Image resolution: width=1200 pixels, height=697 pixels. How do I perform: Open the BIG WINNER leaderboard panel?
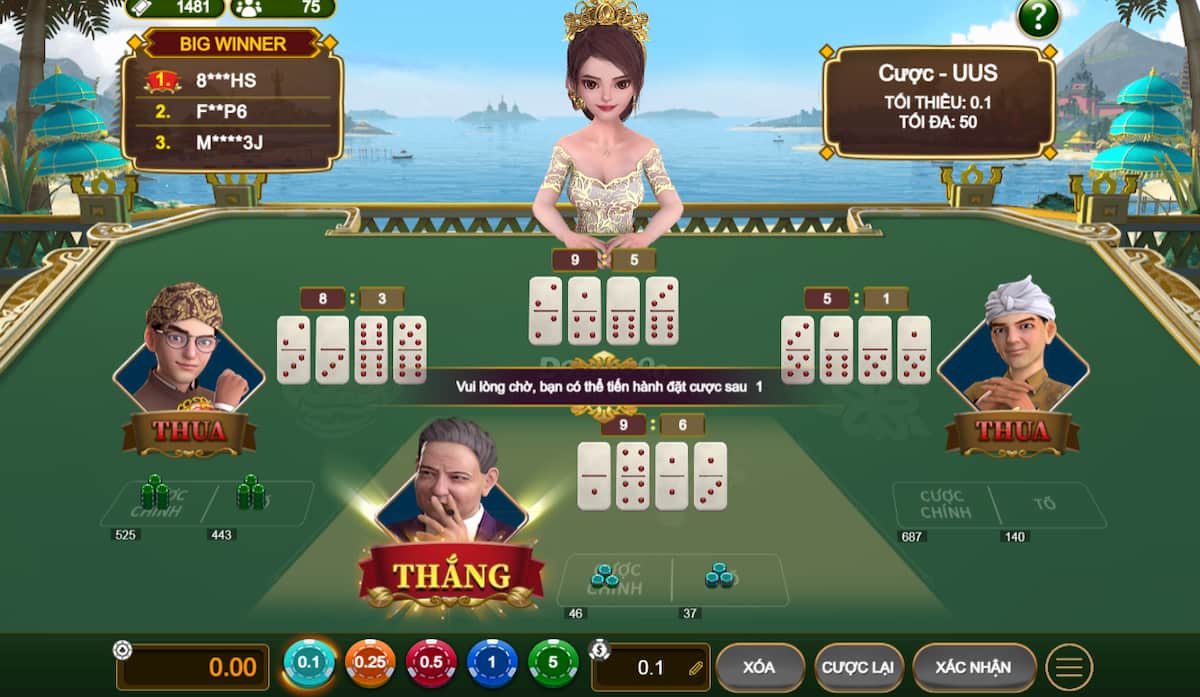[232, 100]
